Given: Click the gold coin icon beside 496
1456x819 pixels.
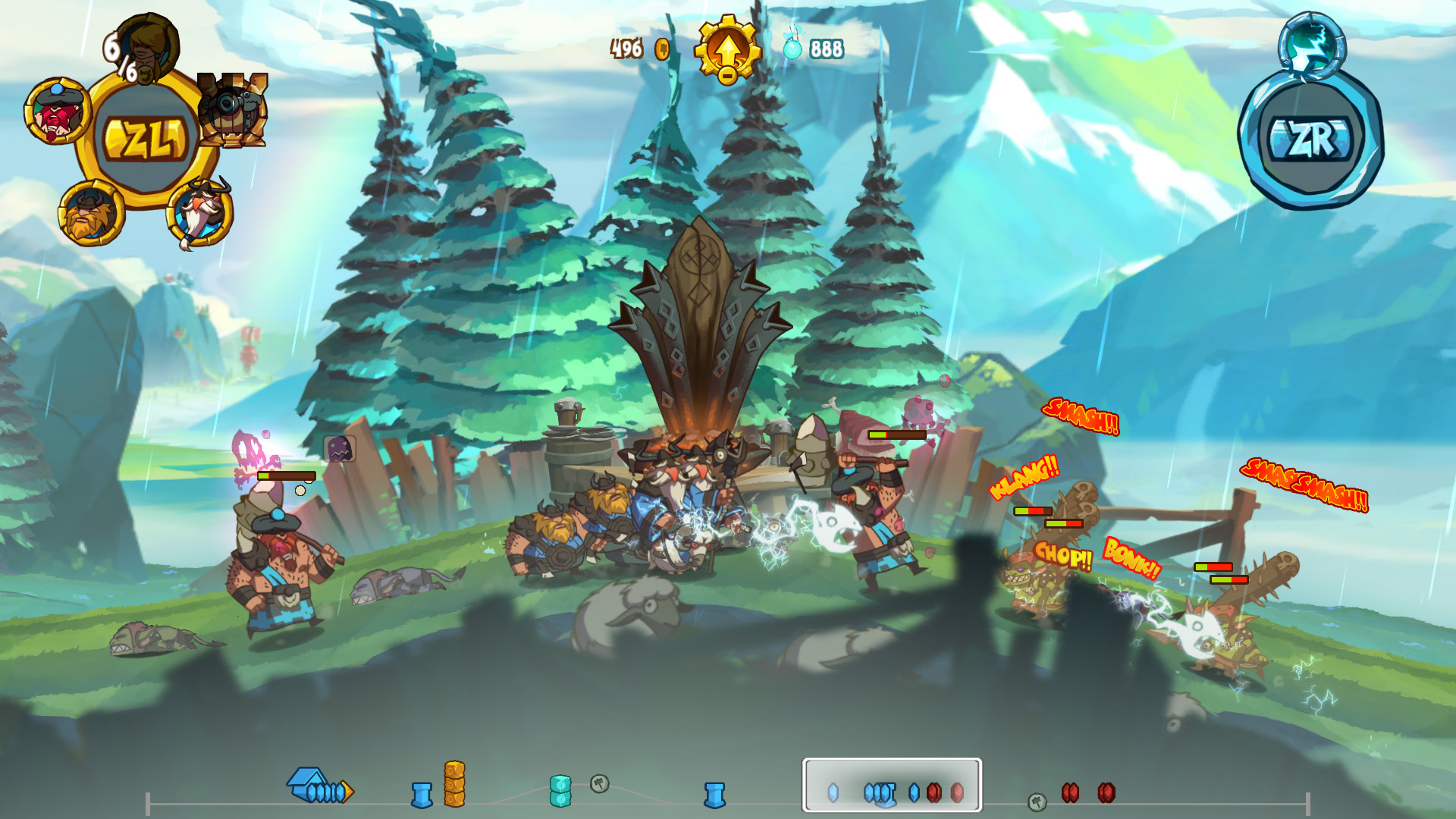Looking at the screenshot, I should (x=661, y=49).
